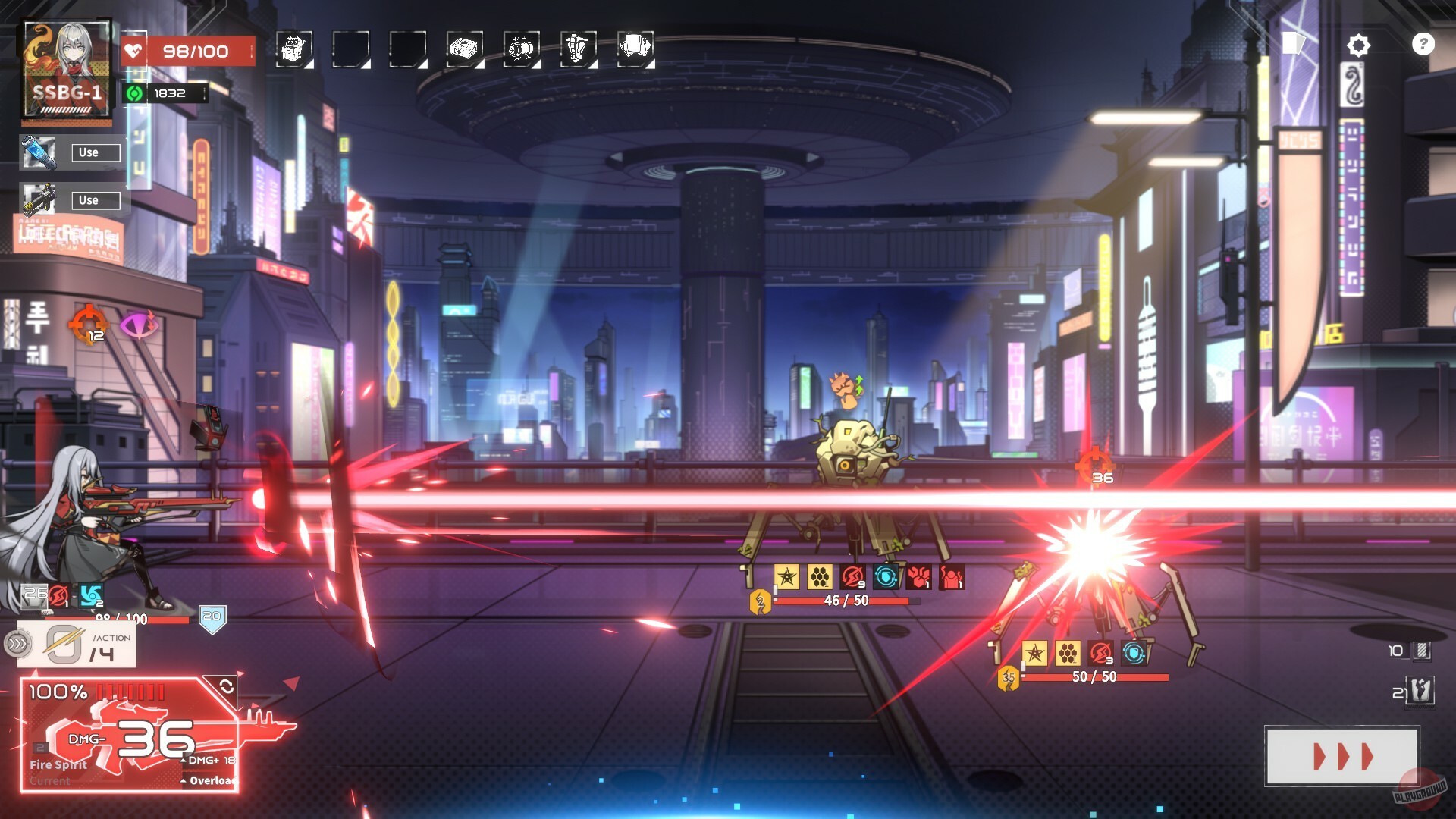Select the playing cards relic icon
Screen dimensions: 1456x819
click(x=635, y=49)
